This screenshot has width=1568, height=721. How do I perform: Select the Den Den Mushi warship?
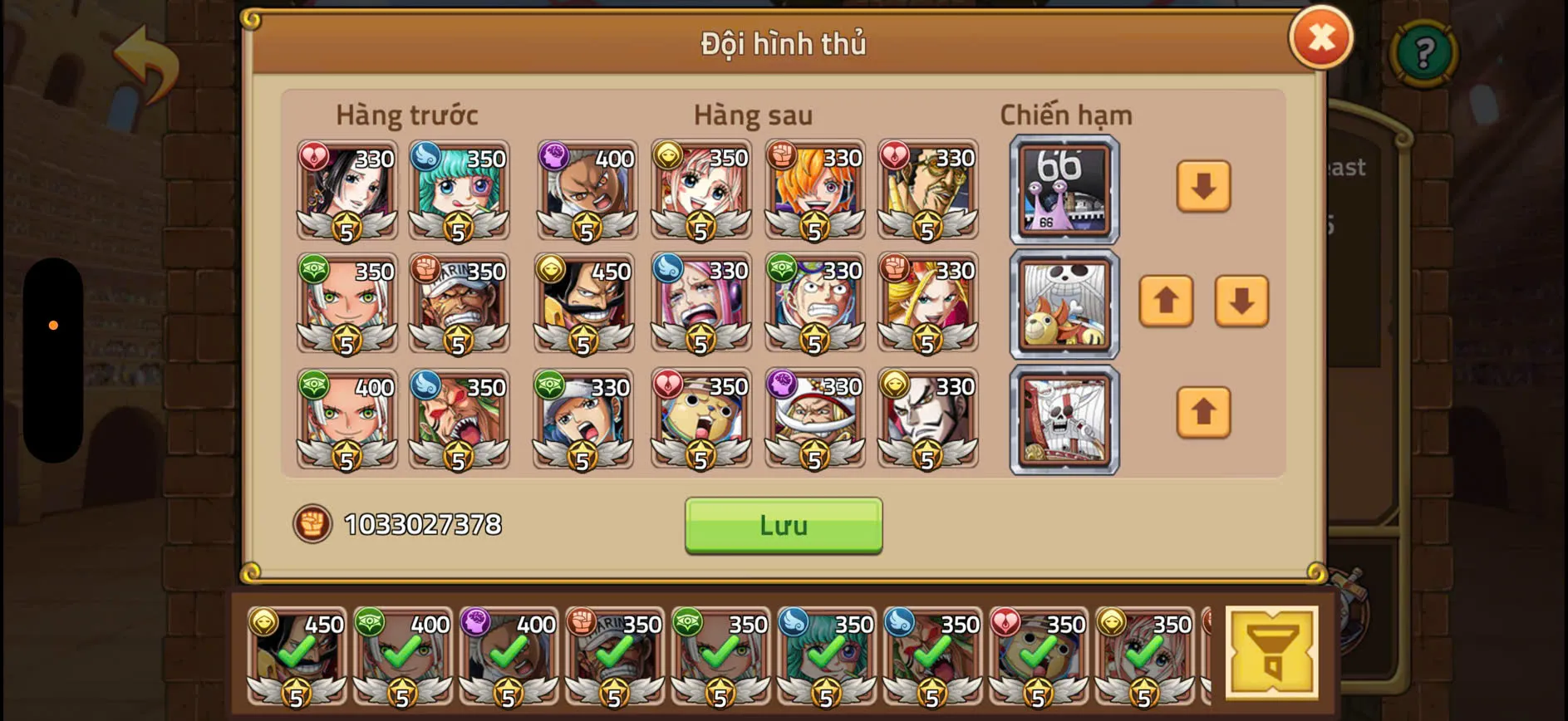click(x=1064, y=191)
